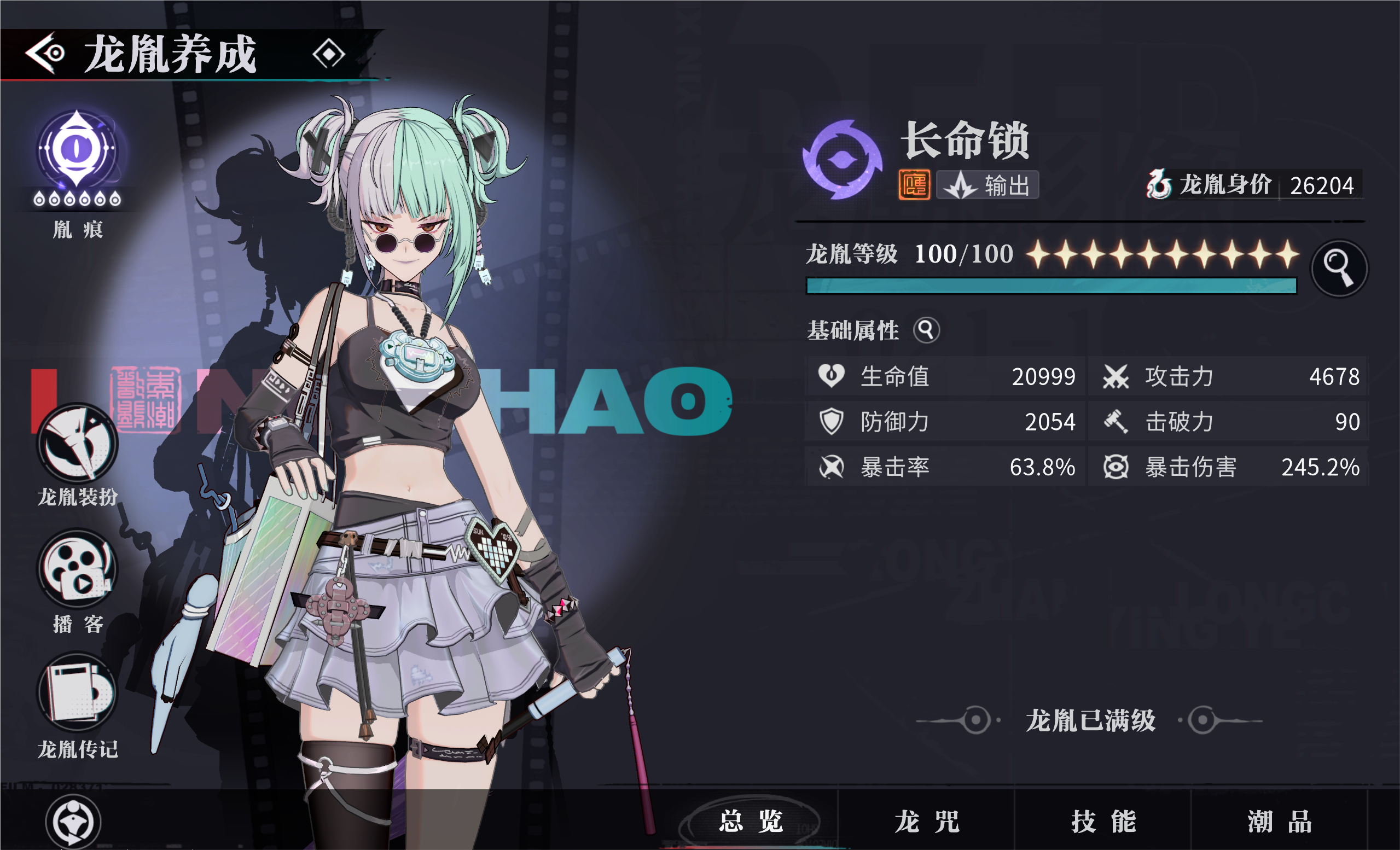
Task: Open the magnifier next to the star rating
Action: pyautogui.click(x=1339, y=268)
